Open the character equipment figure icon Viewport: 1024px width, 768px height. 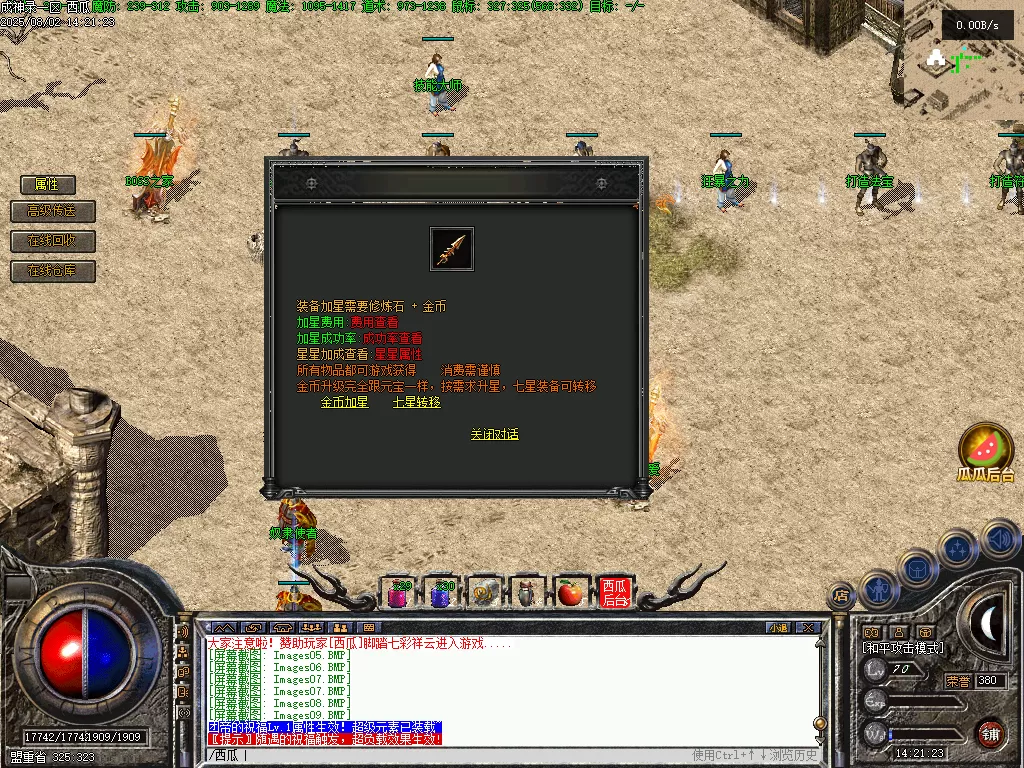coord(877,590)
